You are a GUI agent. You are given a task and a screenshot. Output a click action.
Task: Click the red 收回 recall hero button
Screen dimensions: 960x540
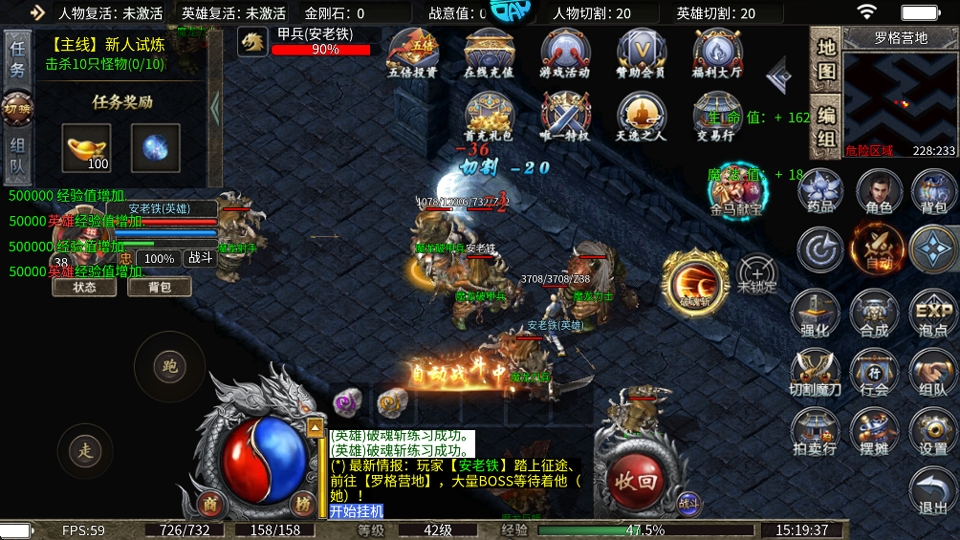tap(638, 476)
